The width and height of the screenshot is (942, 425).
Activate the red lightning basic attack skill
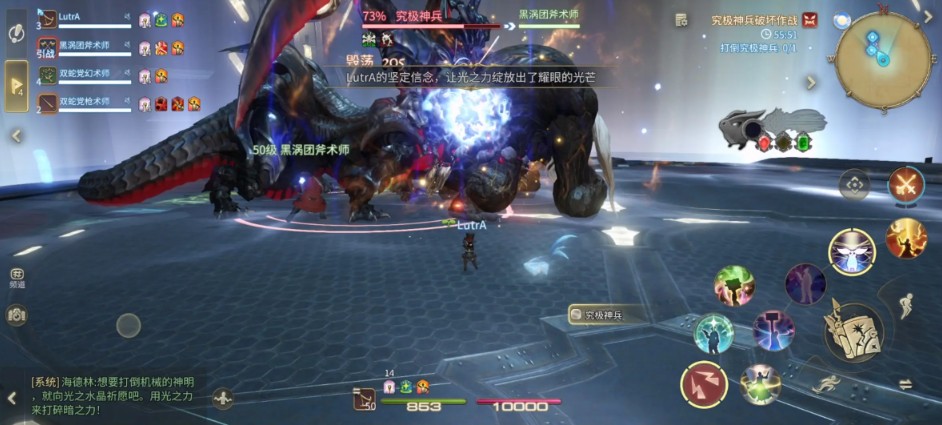[x=704, y=385]
